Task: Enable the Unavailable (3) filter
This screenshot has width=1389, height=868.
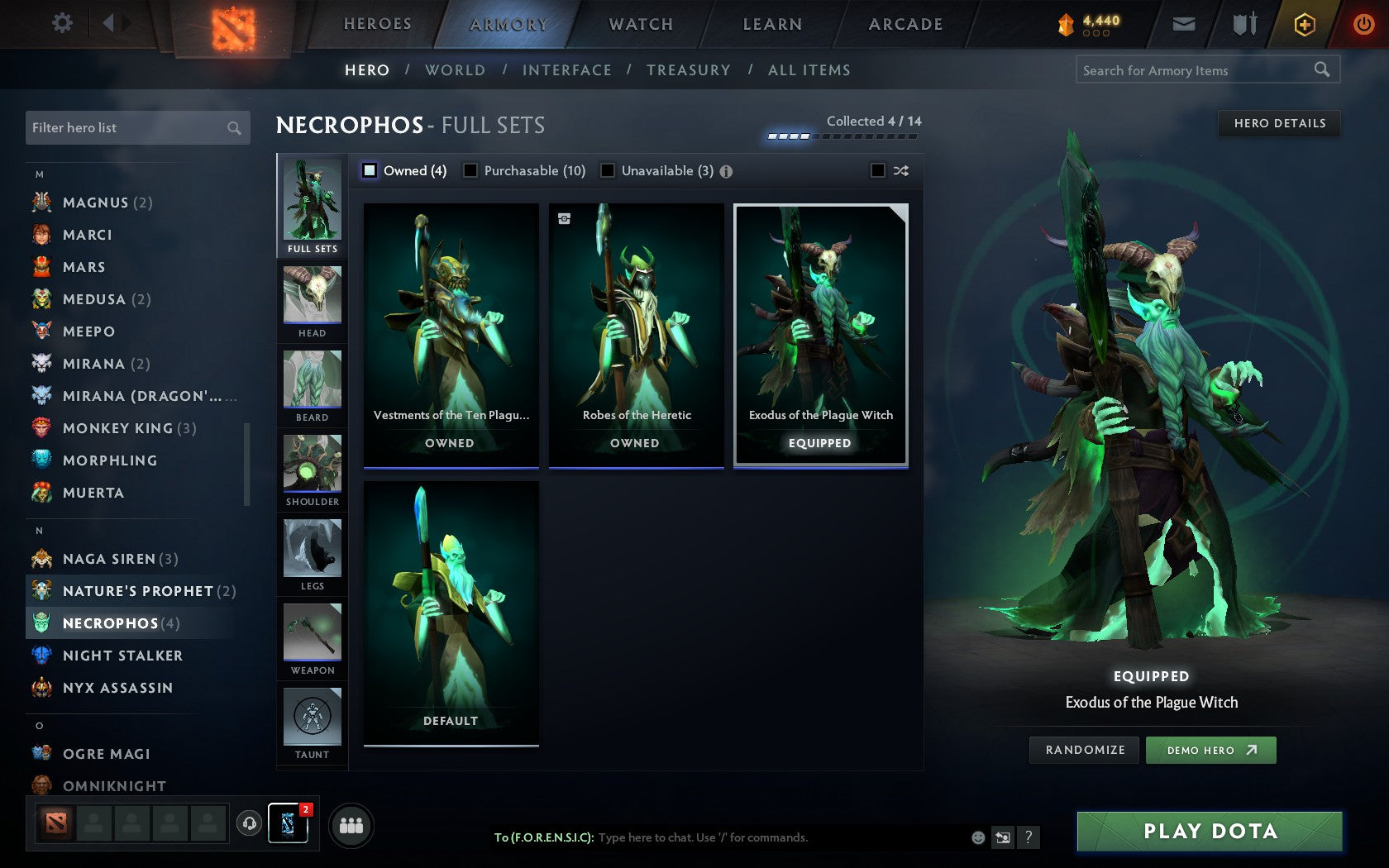Action: 609,170
